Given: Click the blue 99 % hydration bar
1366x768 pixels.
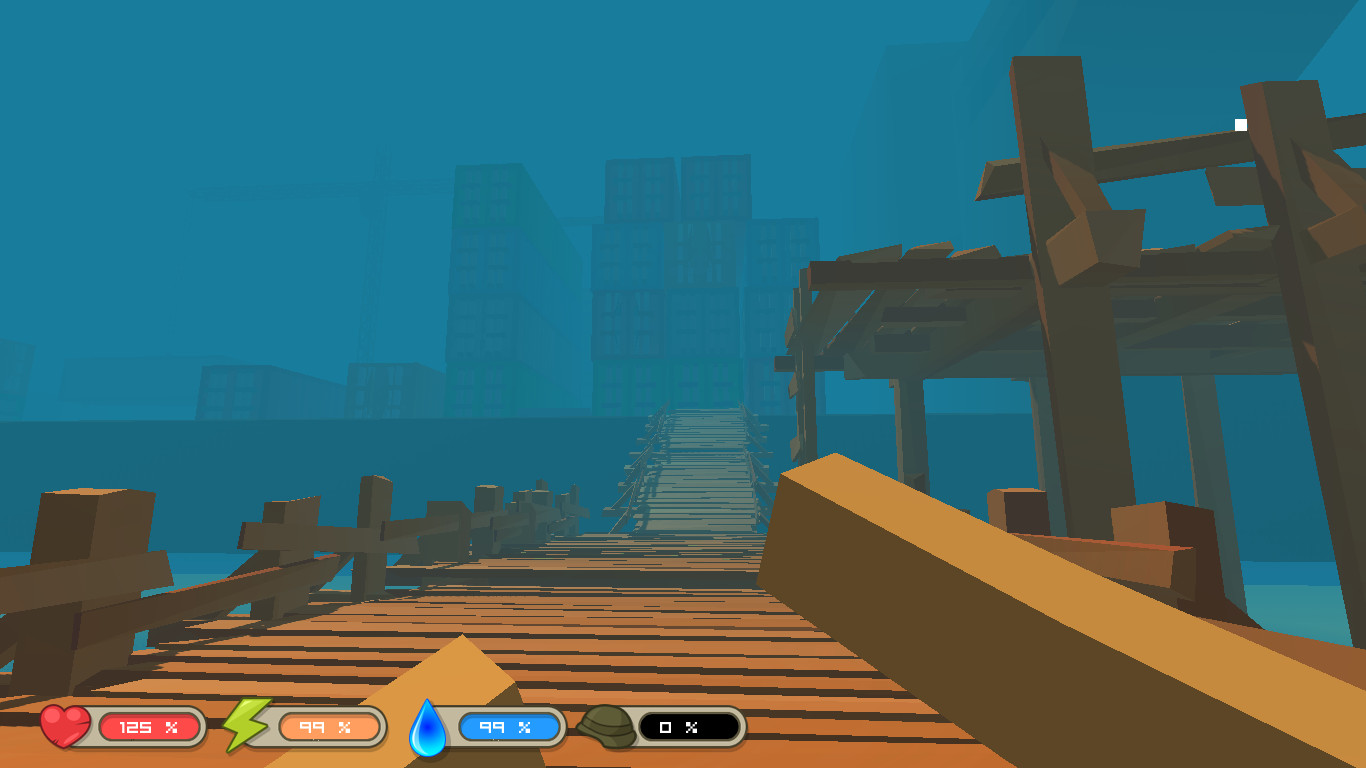Looking at the screenshot, I should pyautogui.click(x=508, y=727).
